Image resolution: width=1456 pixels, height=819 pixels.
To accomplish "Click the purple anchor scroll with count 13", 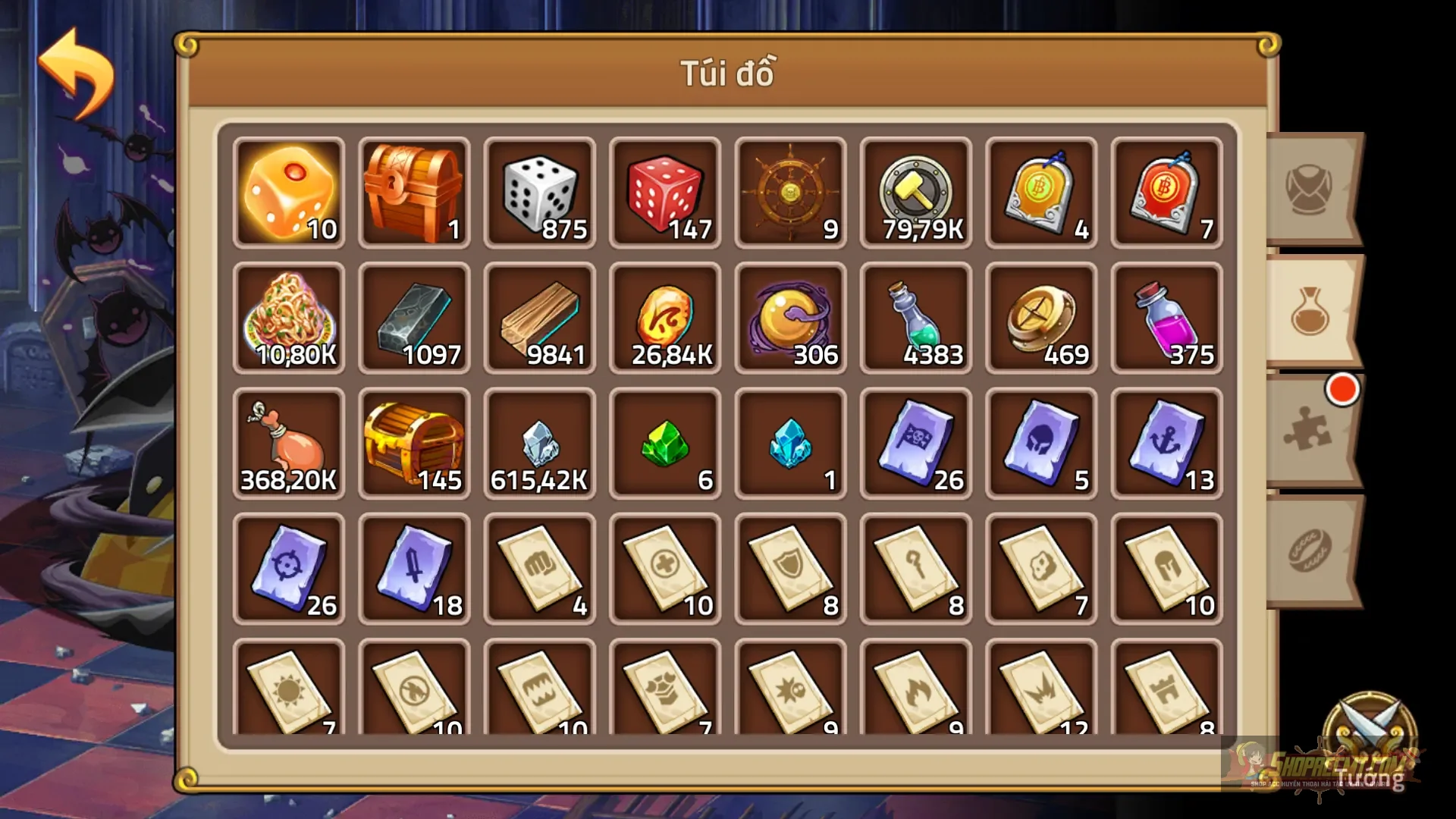I will [1167, 444].
